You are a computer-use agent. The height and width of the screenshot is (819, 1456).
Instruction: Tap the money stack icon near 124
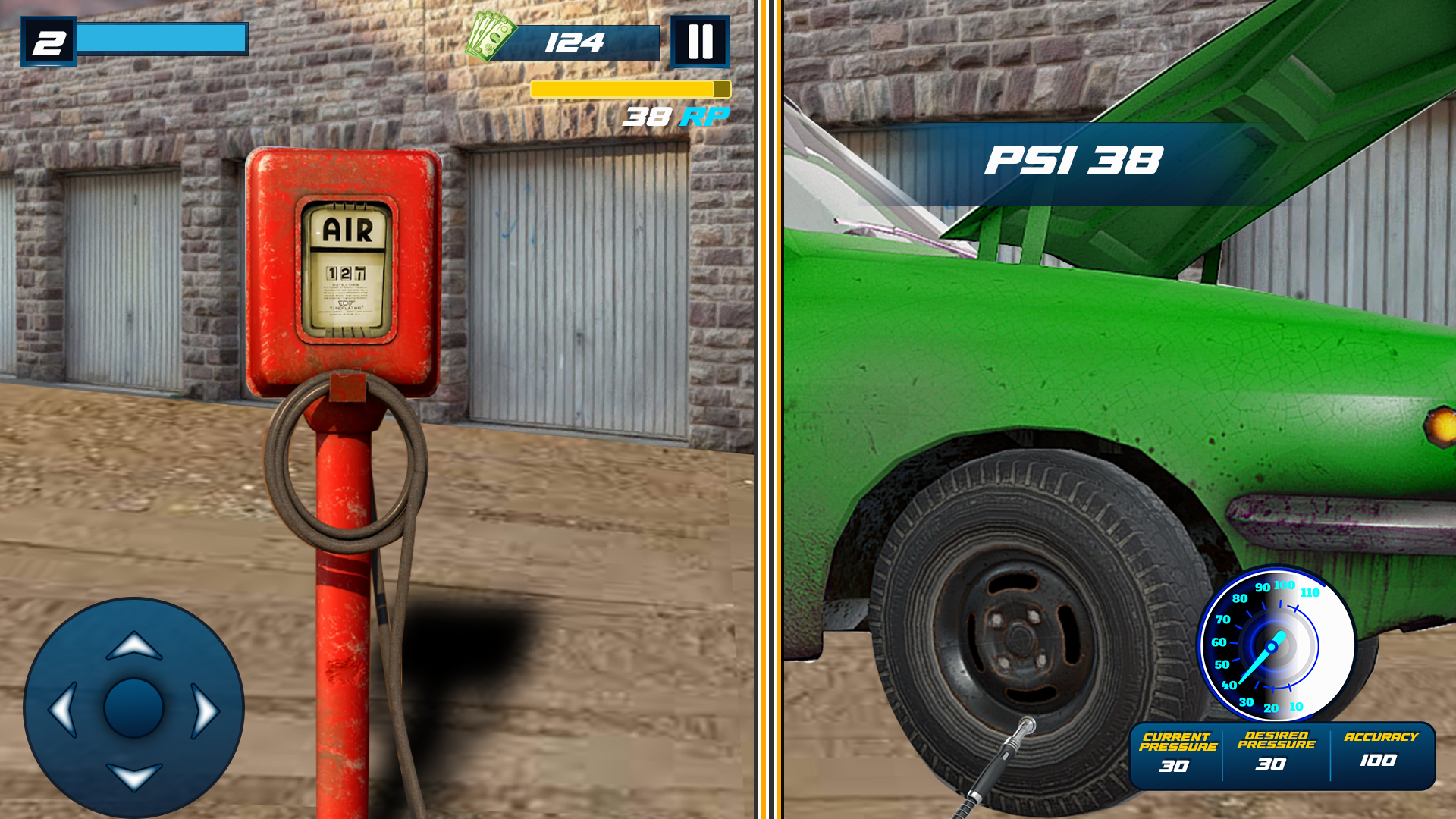pos(491,36)
